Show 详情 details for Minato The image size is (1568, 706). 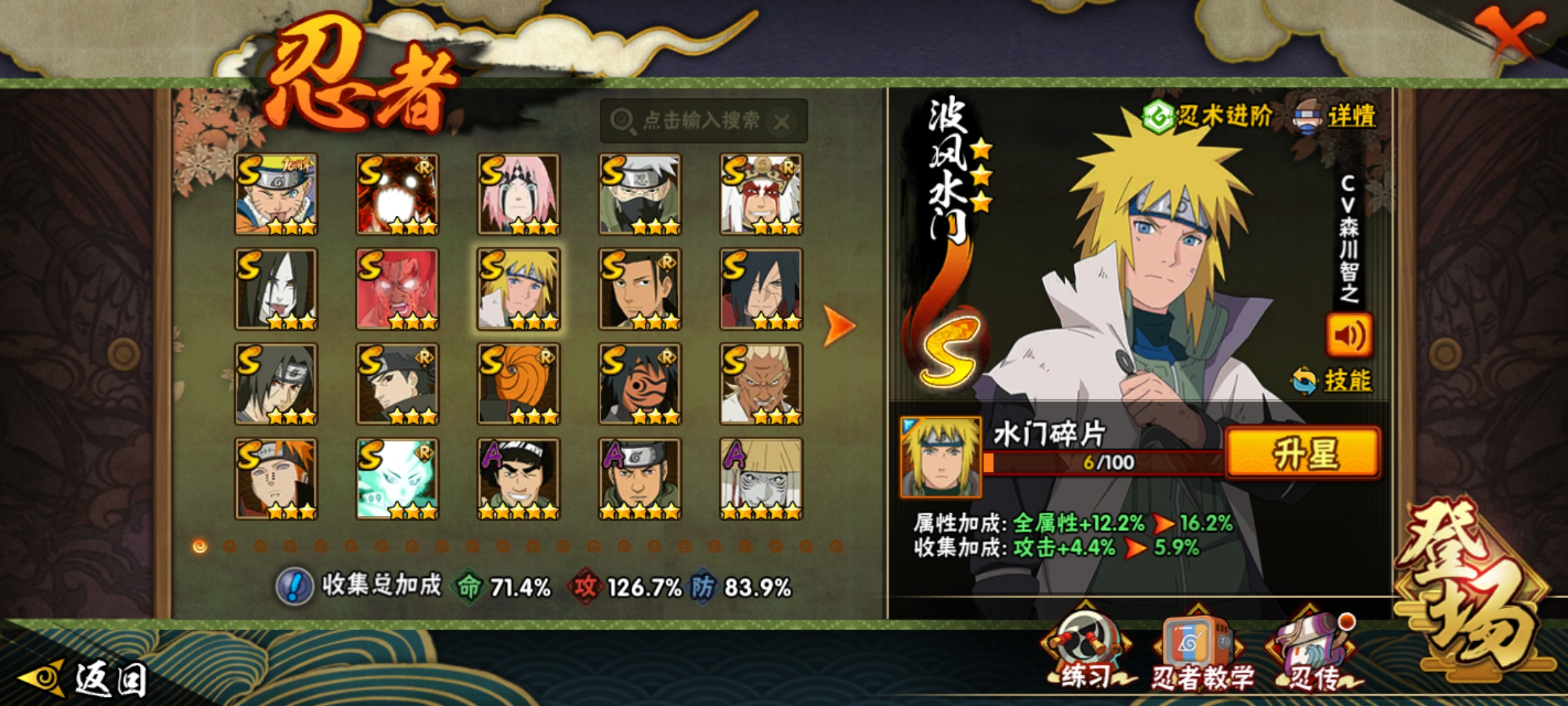tap(1335, 116)
